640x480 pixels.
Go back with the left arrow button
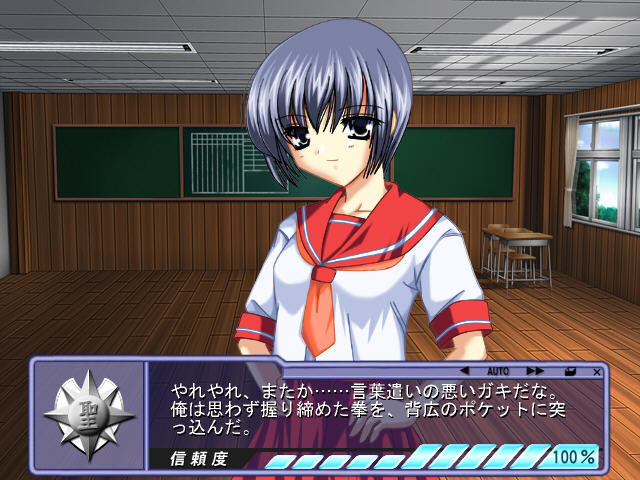[x=464, y=371]
